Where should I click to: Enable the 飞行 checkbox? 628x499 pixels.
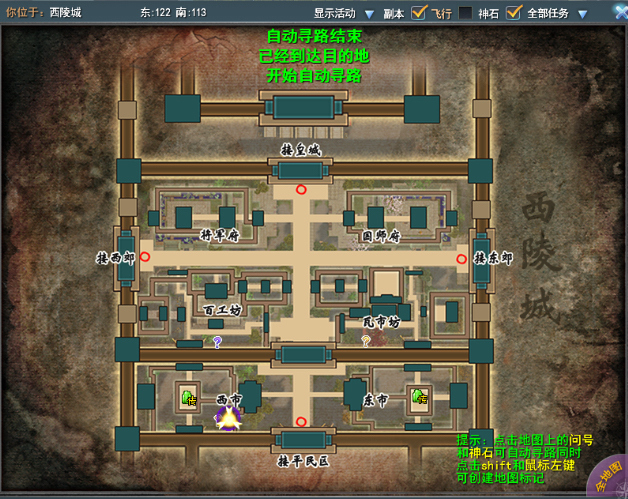click(x=464, y=13)
